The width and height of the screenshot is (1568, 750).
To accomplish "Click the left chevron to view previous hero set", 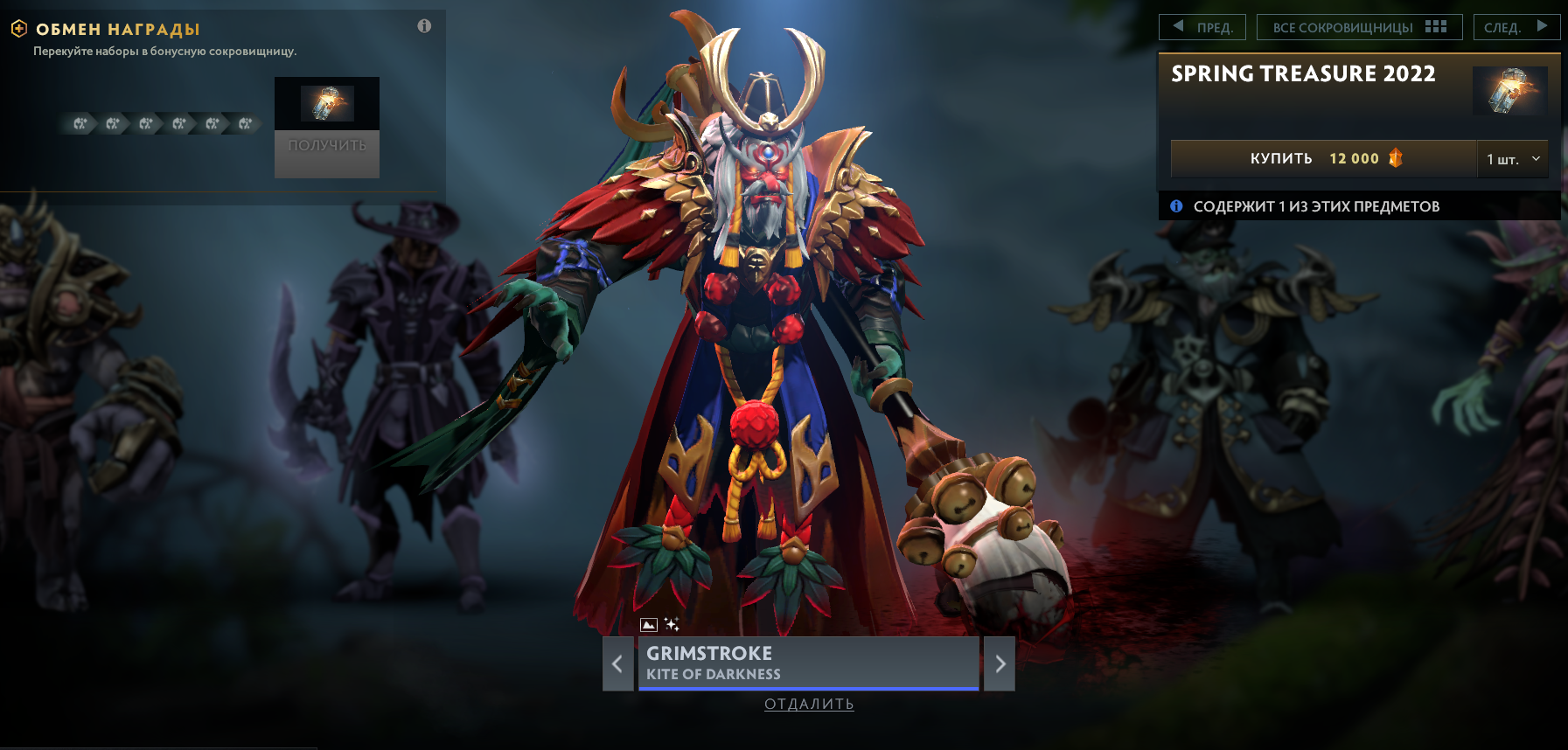I will pyautogui.click(x=617, y=664).
